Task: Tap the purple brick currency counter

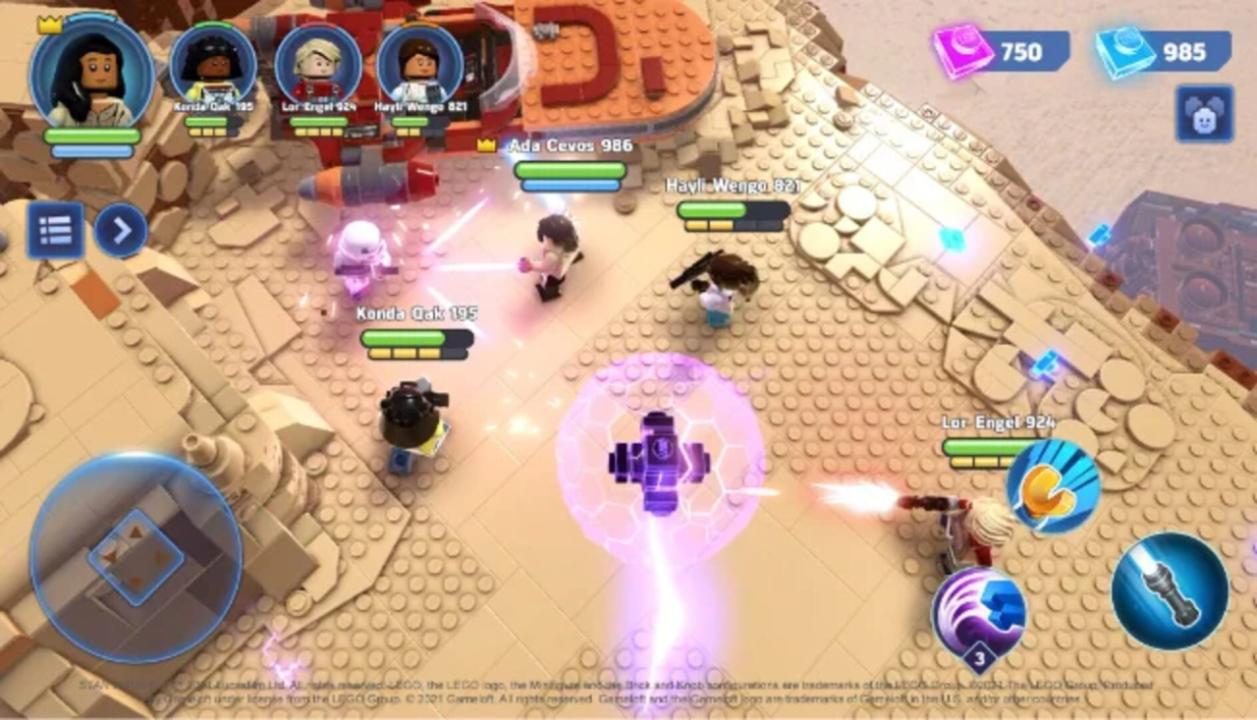Action: (x=1000, y=51)
